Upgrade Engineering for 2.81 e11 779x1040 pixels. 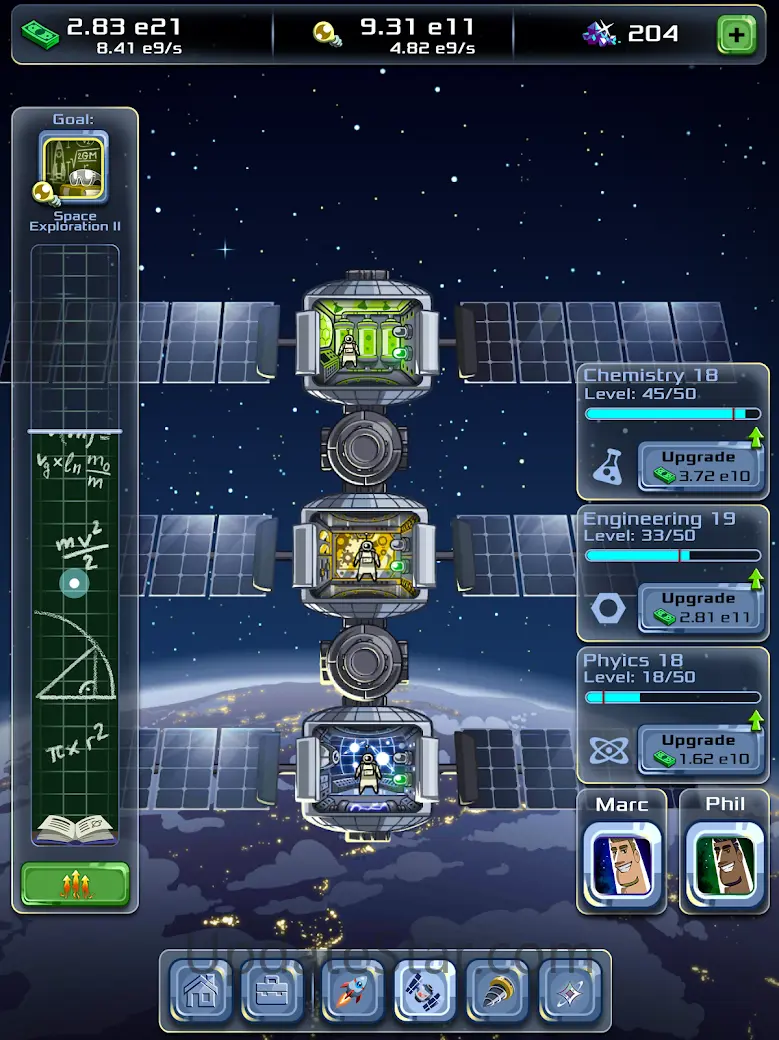click(699, 608)
